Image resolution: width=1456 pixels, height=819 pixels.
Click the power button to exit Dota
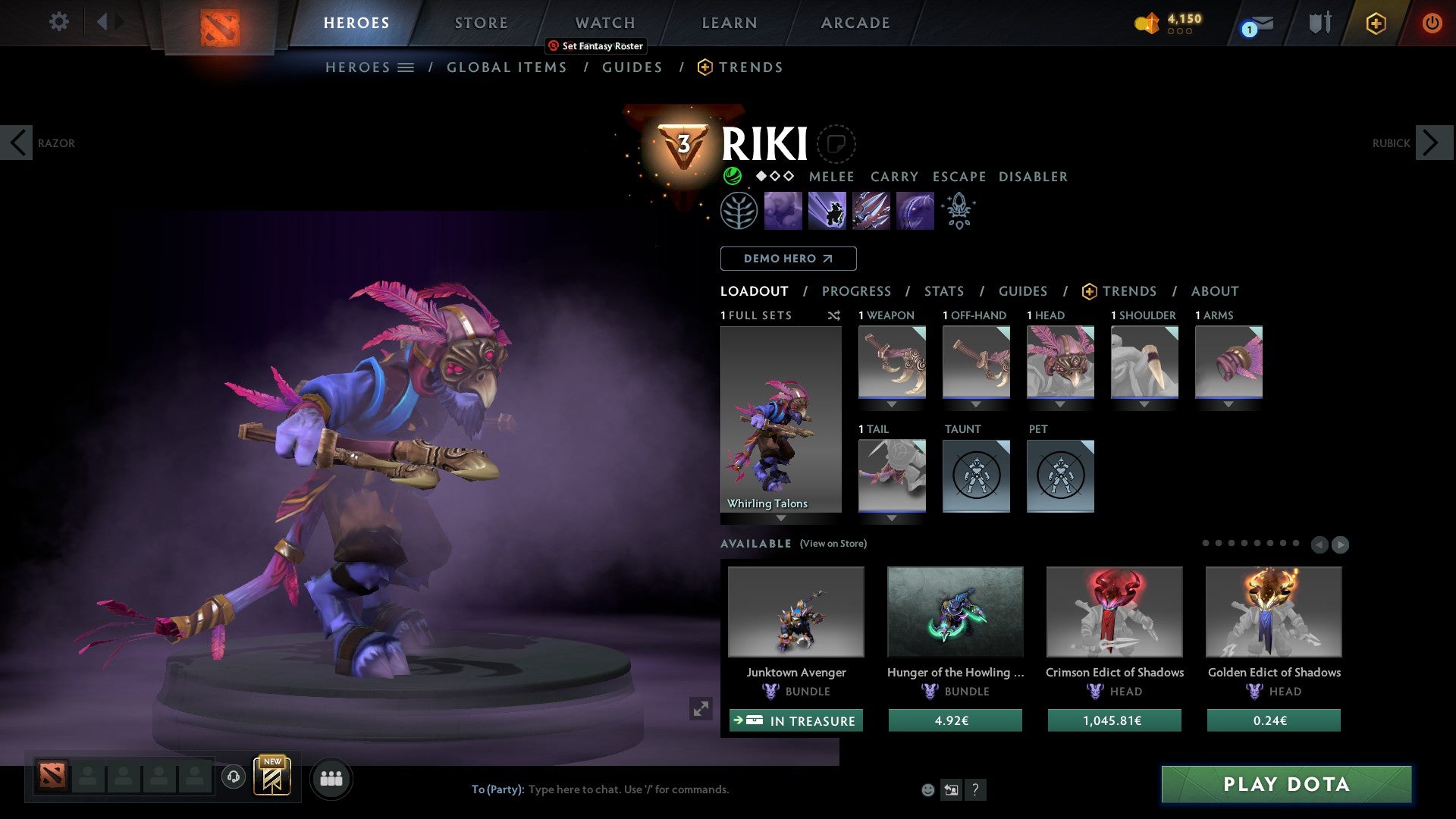(x=1433, y=23)
